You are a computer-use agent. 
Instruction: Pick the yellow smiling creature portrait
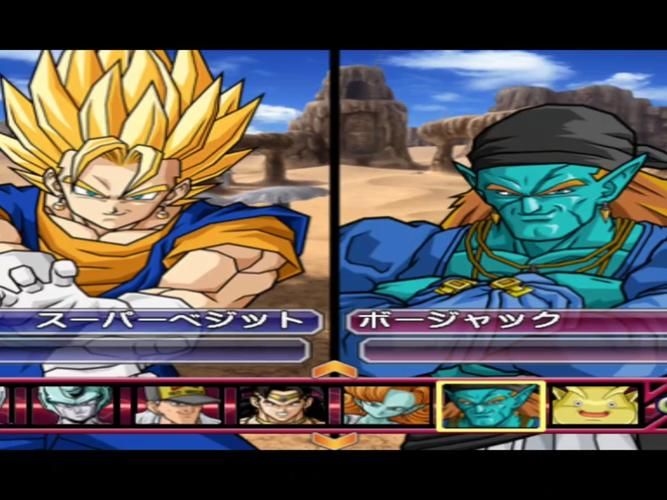pos(595,406)
